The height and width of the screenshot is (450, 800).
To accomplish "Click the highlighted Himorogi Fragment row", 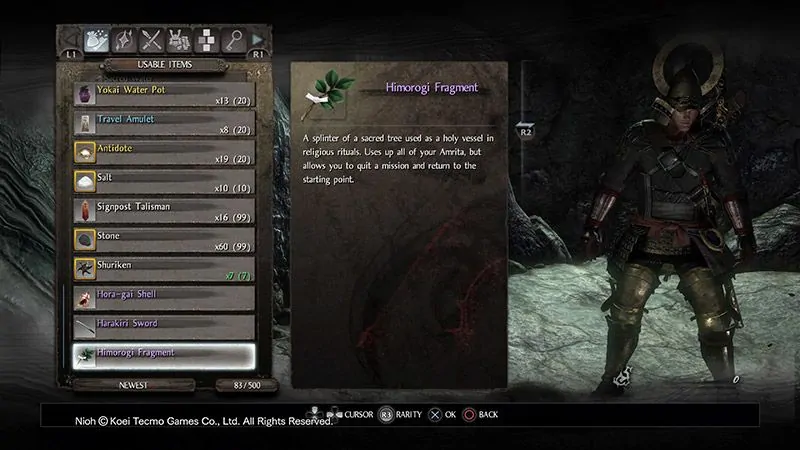I will (162, 356).
